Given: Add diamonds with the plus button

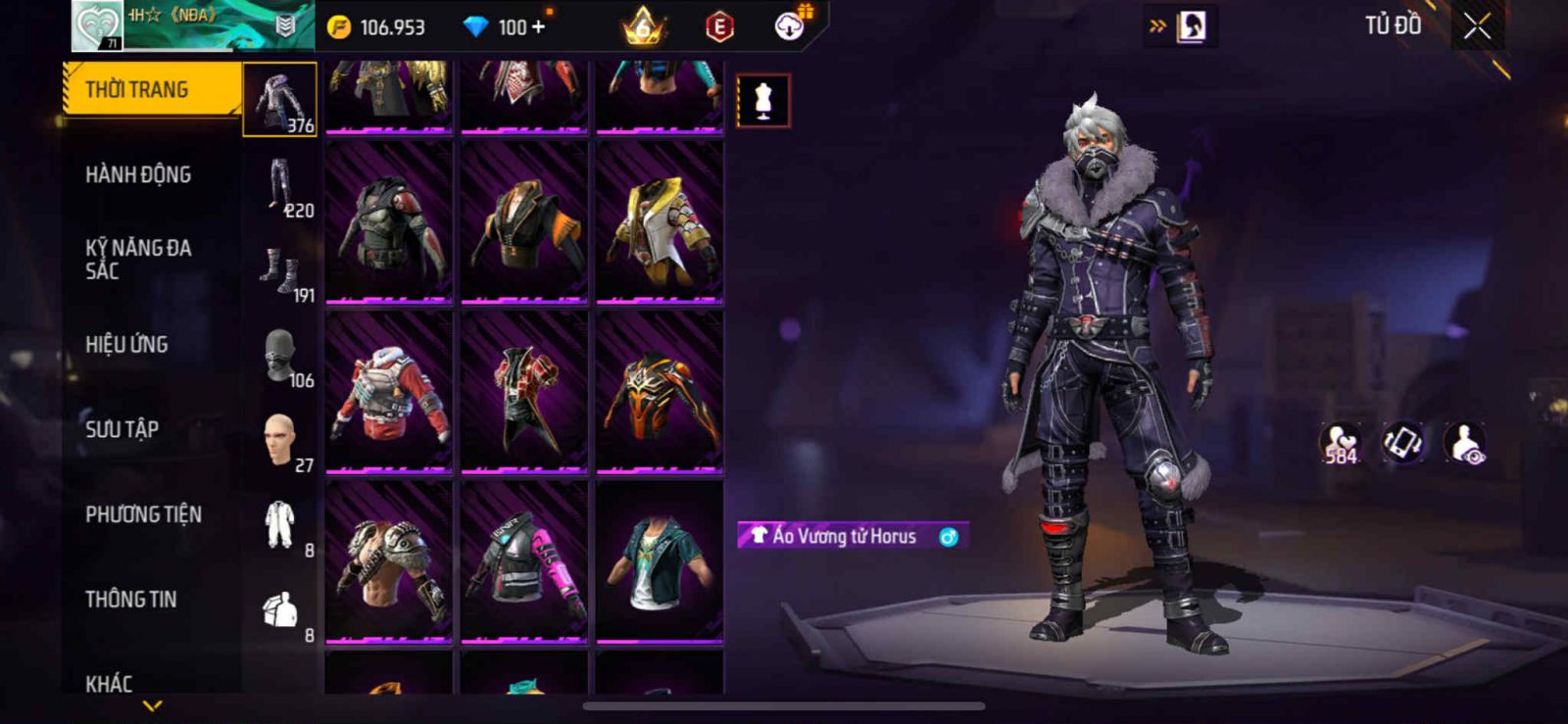Looking at the screenshot, I should click(x=538, y=26).
